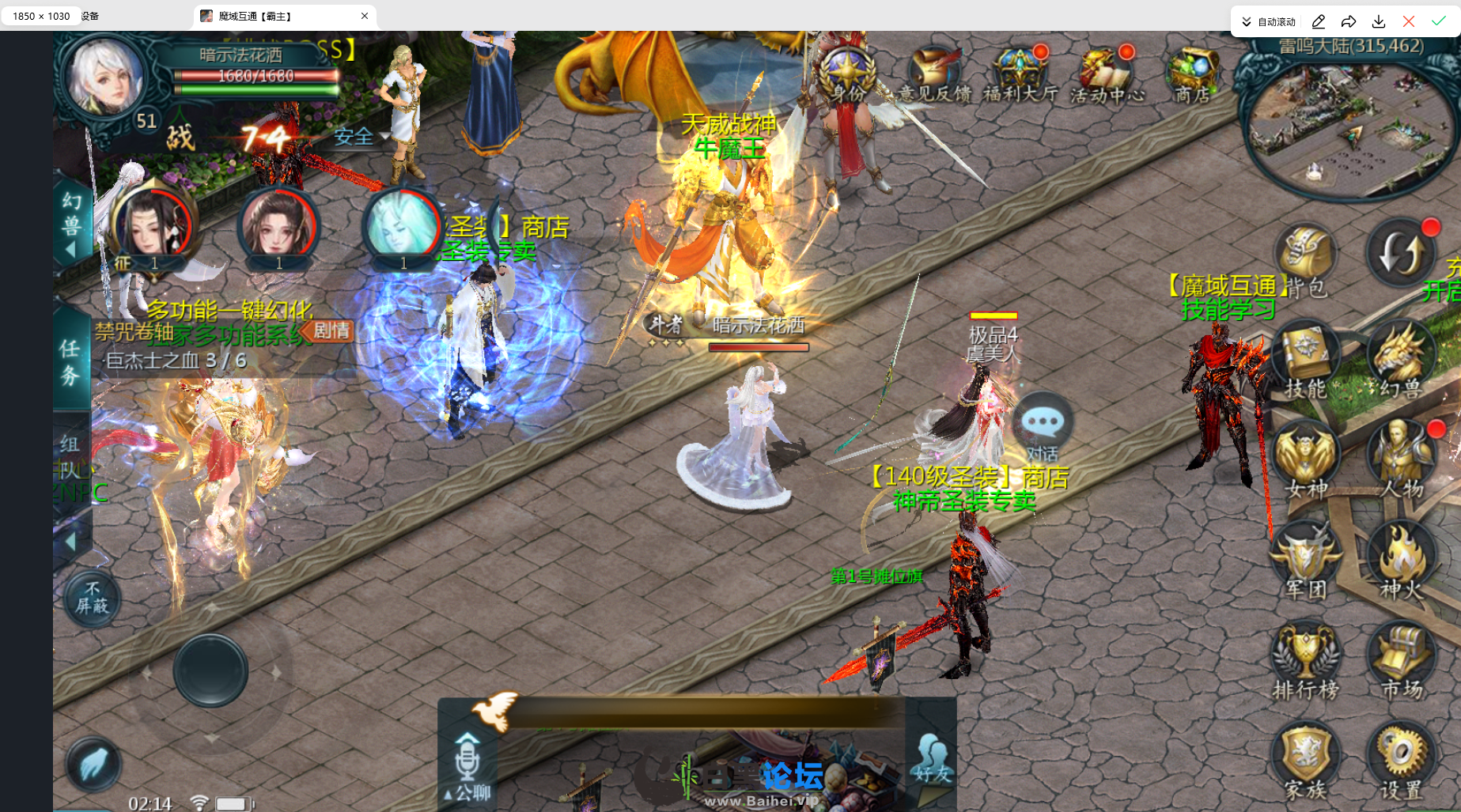Open the 设置 settings gear
This screenshot has width=1461, height=812.
[1401, 759]
